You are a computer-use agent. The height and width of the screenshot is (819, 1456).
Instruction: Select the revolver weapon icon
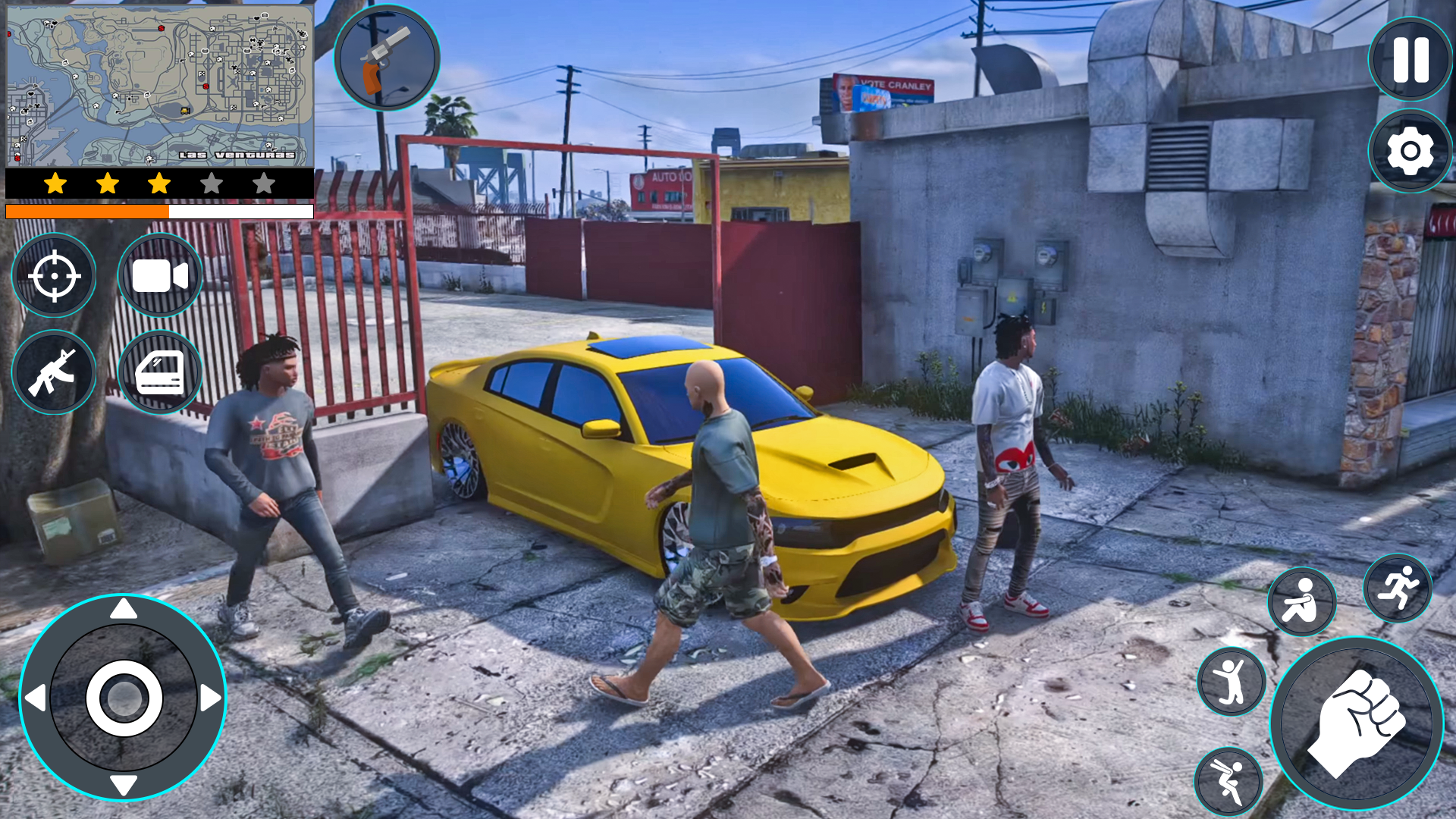click(388, 61)
